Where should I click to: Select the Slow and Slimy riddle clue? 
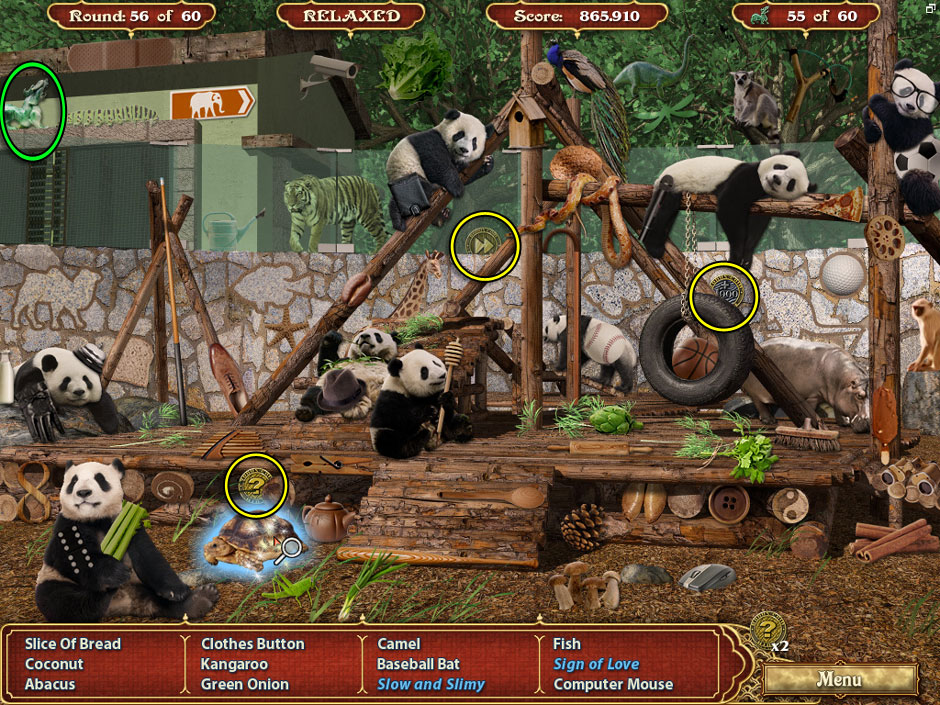430,685
